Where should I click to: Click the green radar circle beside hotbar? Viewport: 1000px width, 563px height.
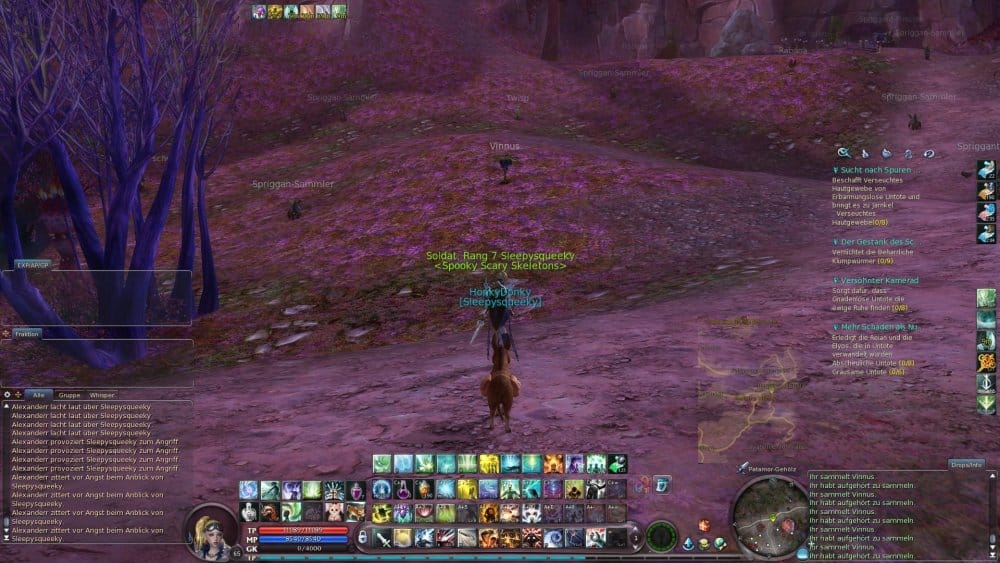[660, 536]
